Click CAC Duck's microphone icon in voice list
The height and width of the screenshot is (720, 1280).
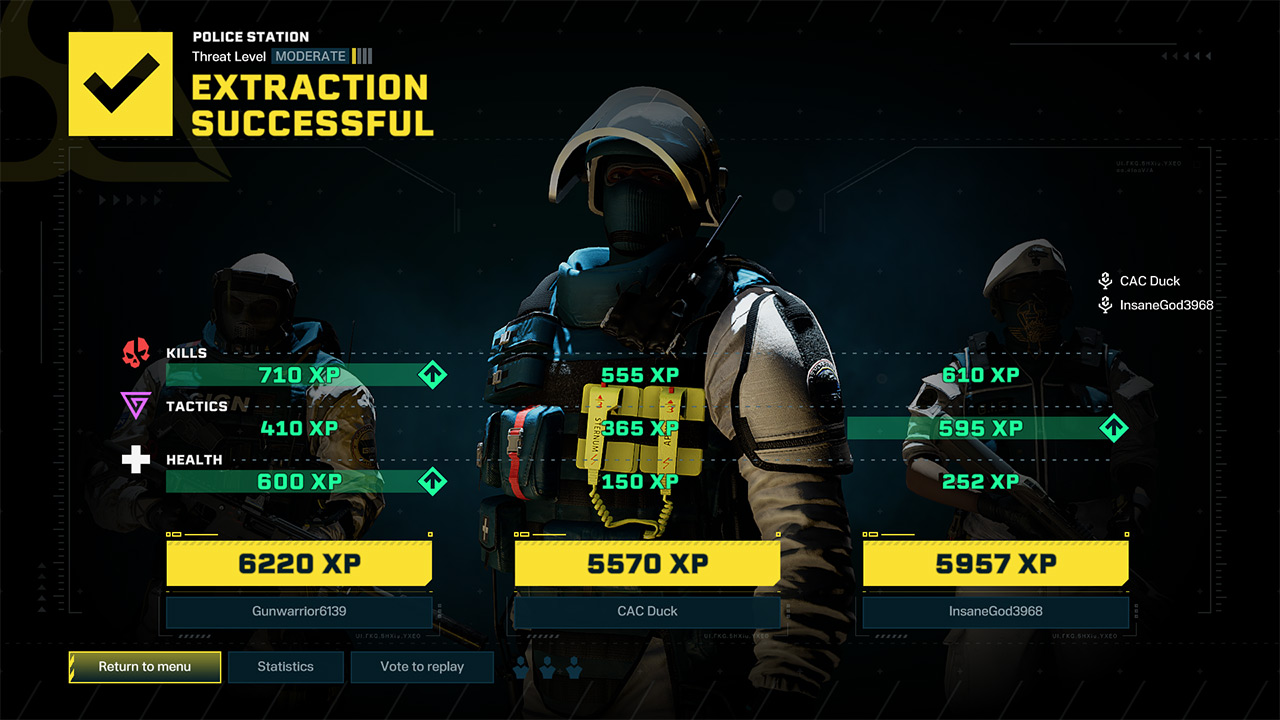[x=1105, y=281]
